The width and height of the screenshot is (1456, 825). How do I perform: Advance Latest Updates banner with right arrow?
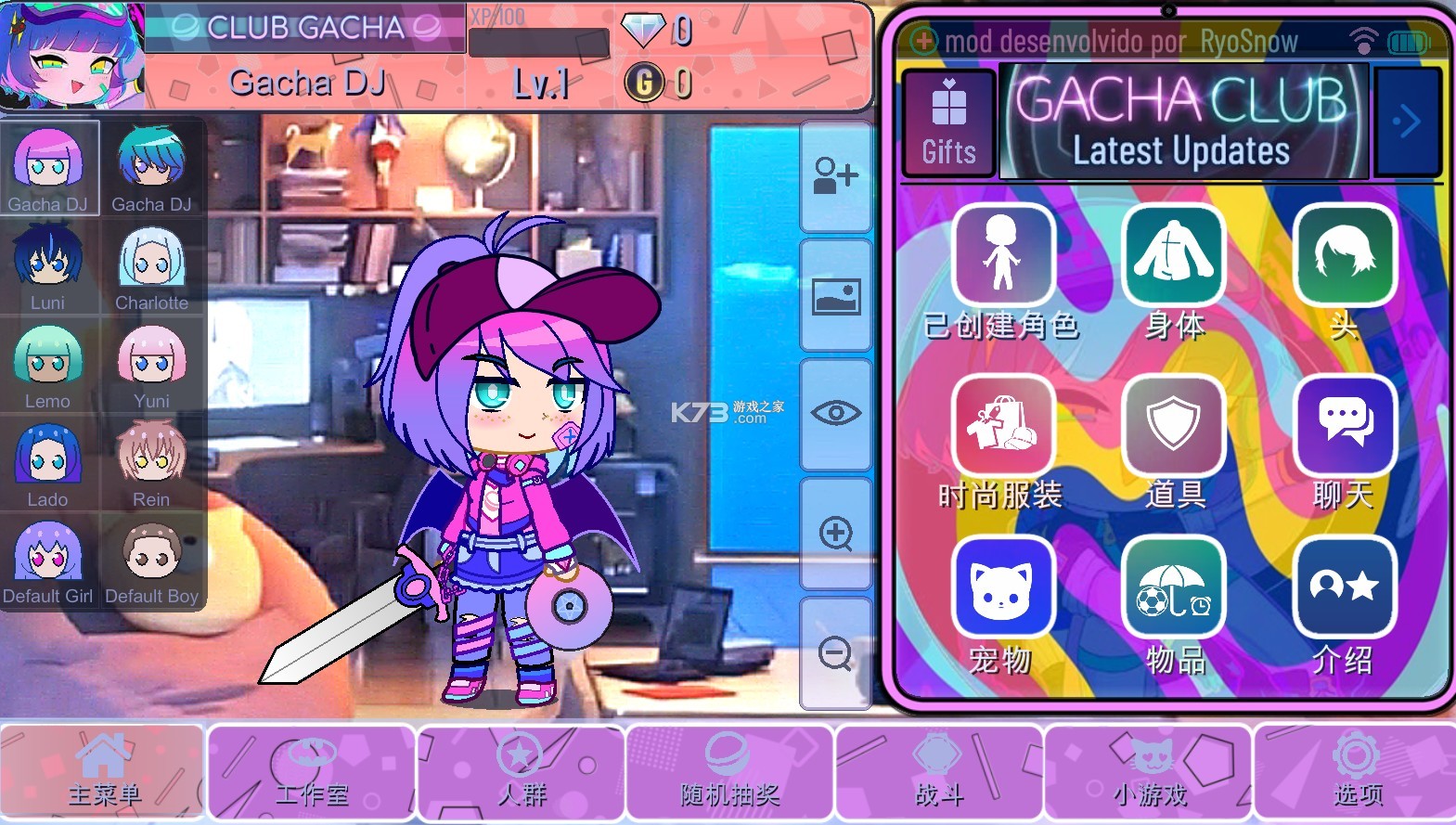click(1408, 121)
